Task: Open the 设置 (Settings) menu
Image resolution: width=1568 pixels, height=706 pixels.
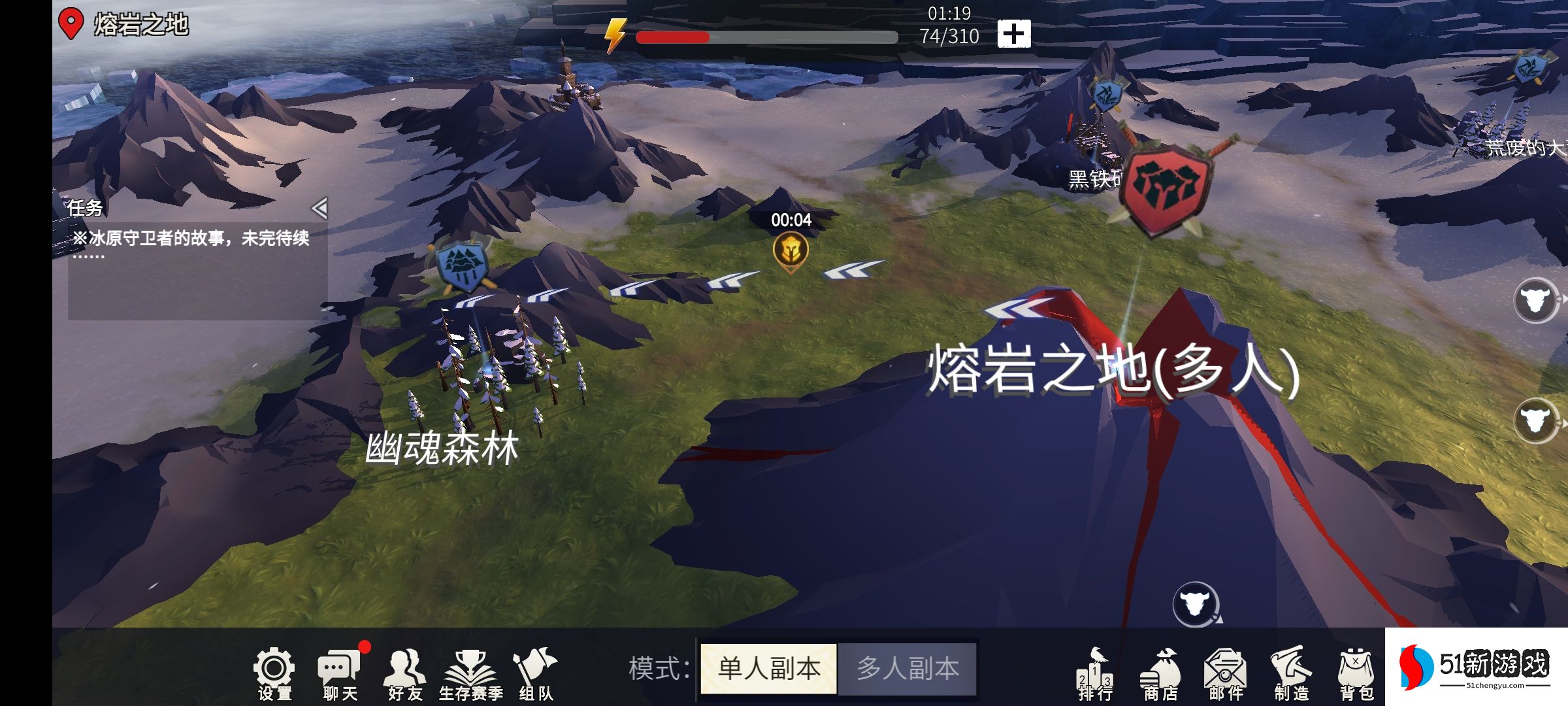Action: click(276, 668)
